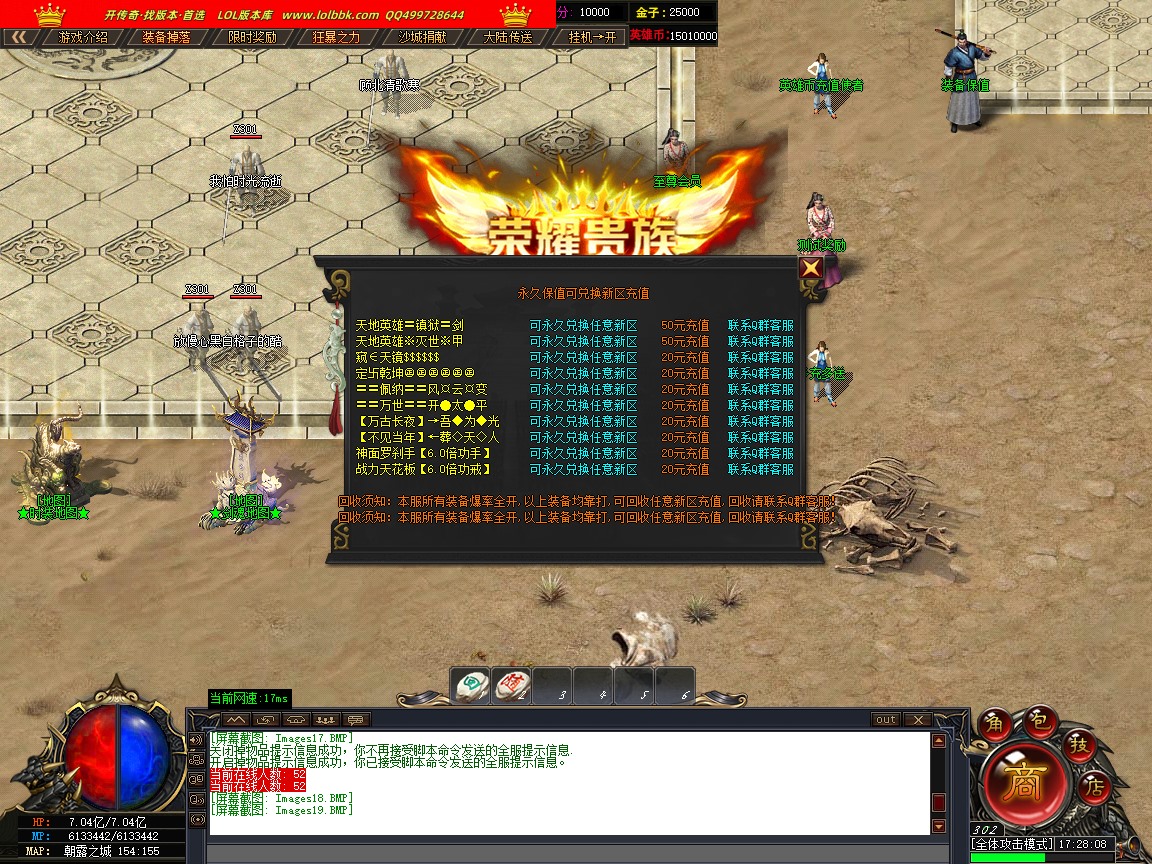Screen dimensions: 1152x864
Task: Close the chat panel with X button
Action: pyautogui.click(x=917, y=720)
